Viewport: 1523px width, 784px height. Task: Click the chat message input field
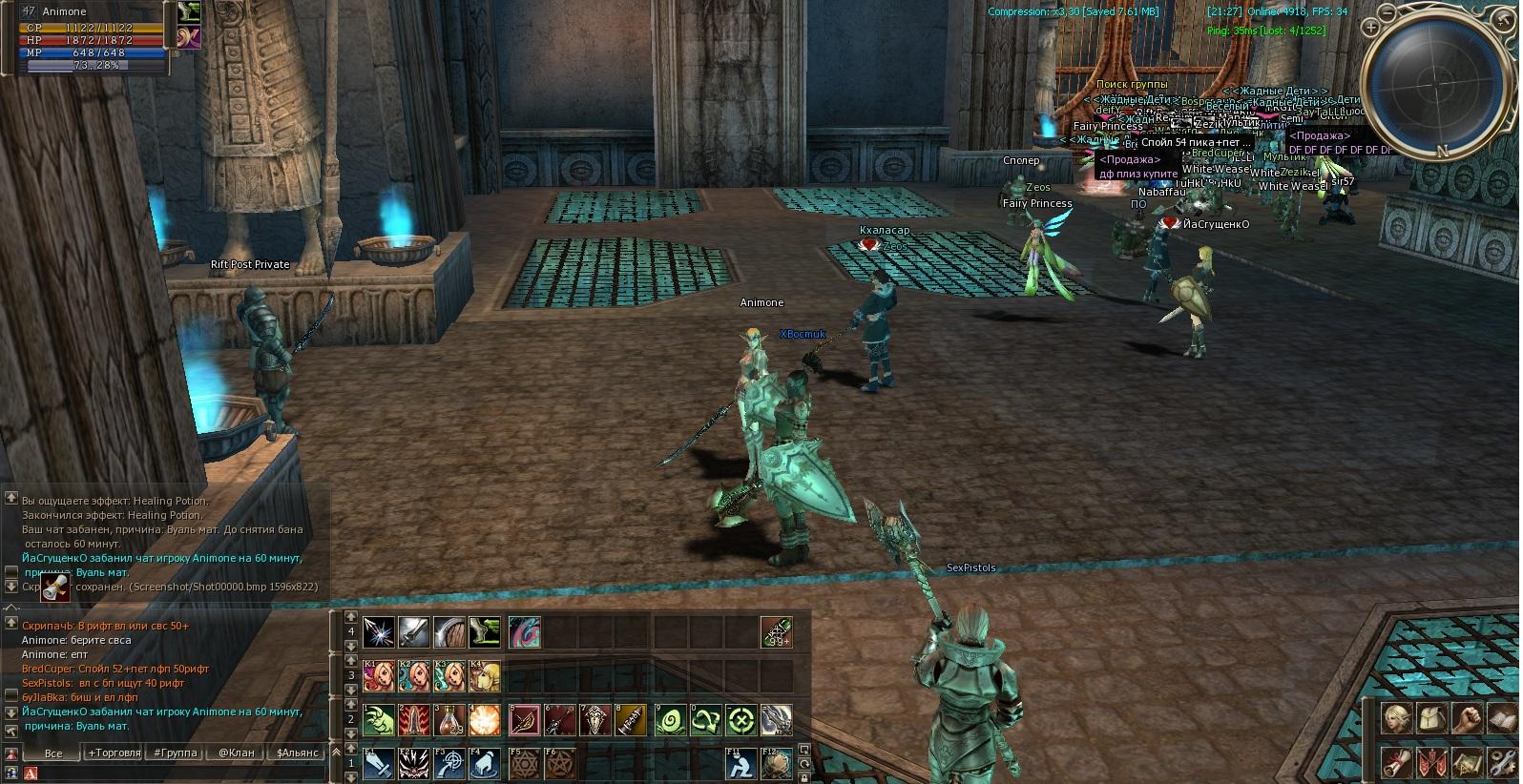[x=172, y=774]
